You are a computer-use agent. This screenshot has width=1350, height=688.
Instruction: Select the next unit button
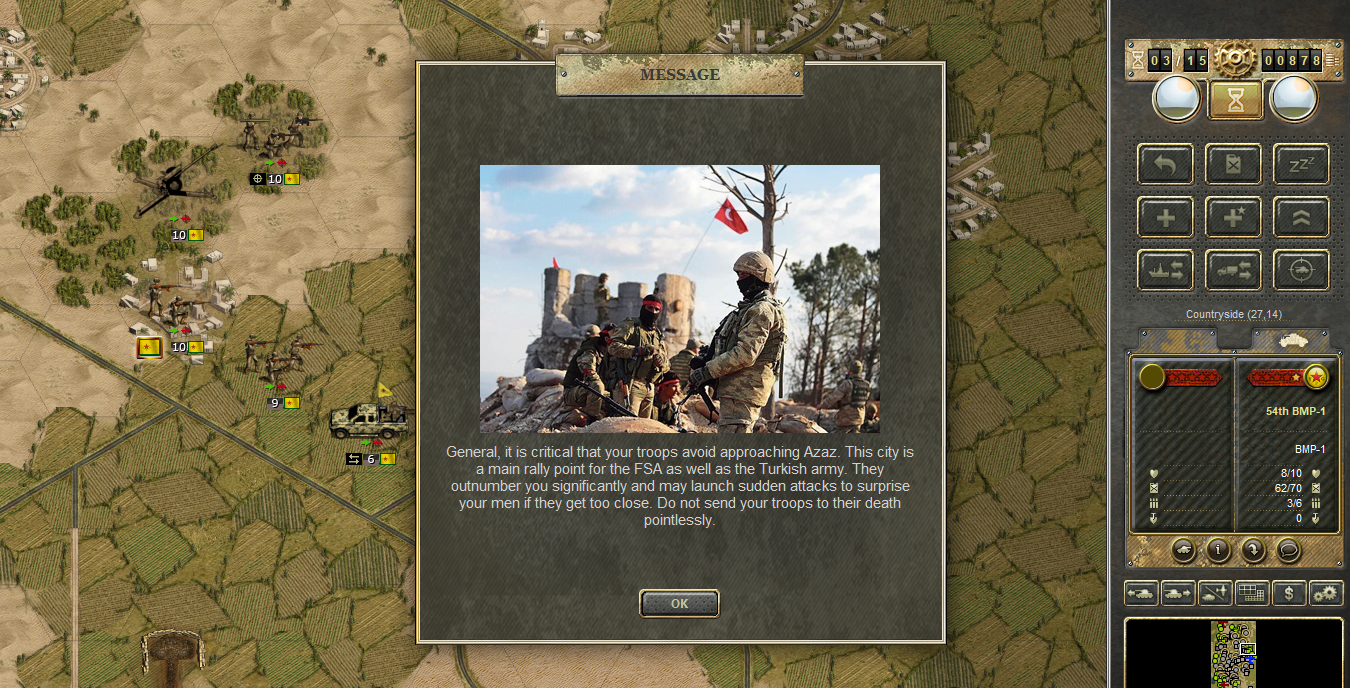click(1177, 593)
